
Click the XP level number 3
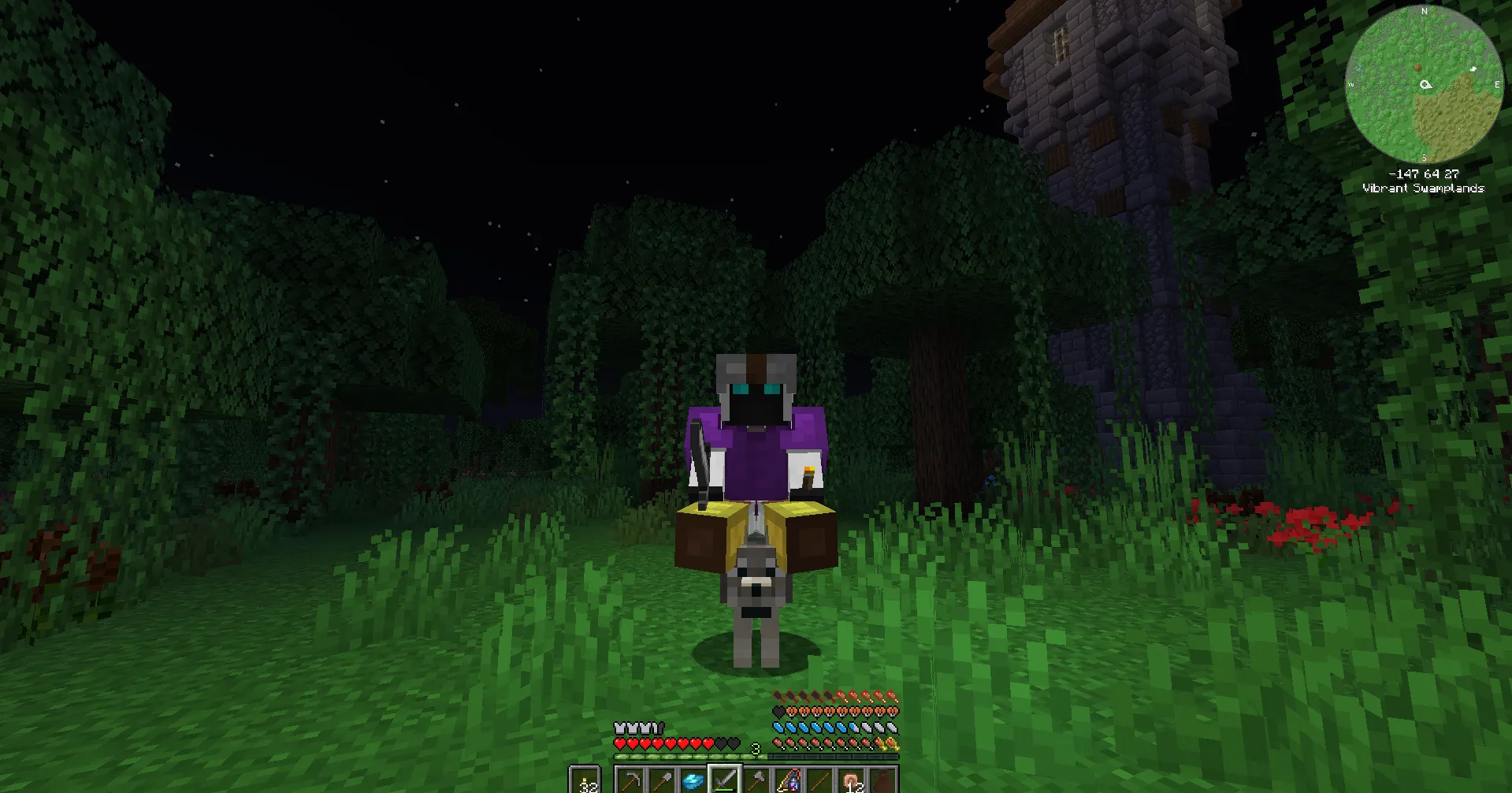click(x=756, y=746)
